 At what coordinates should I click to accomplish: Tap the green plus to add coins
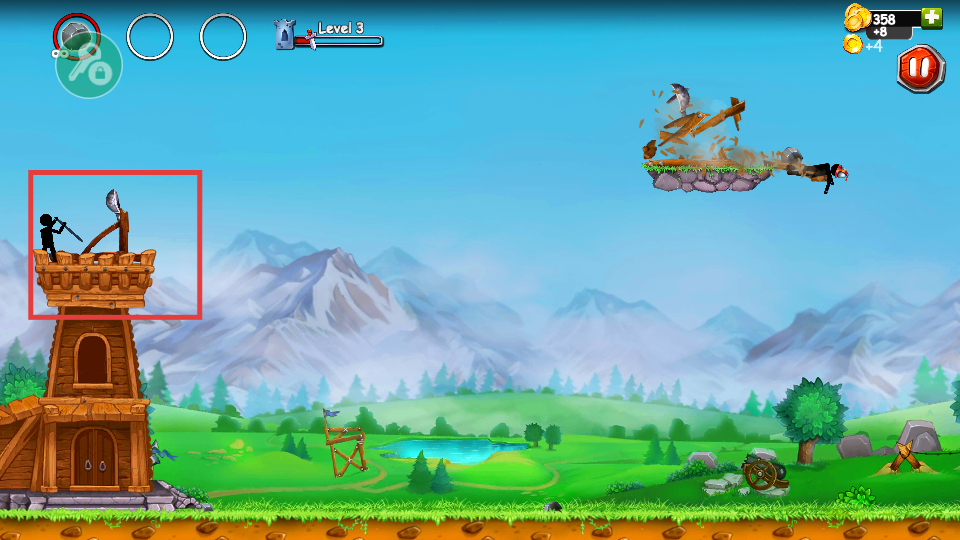pyautogui.click(x=932, y=17)
